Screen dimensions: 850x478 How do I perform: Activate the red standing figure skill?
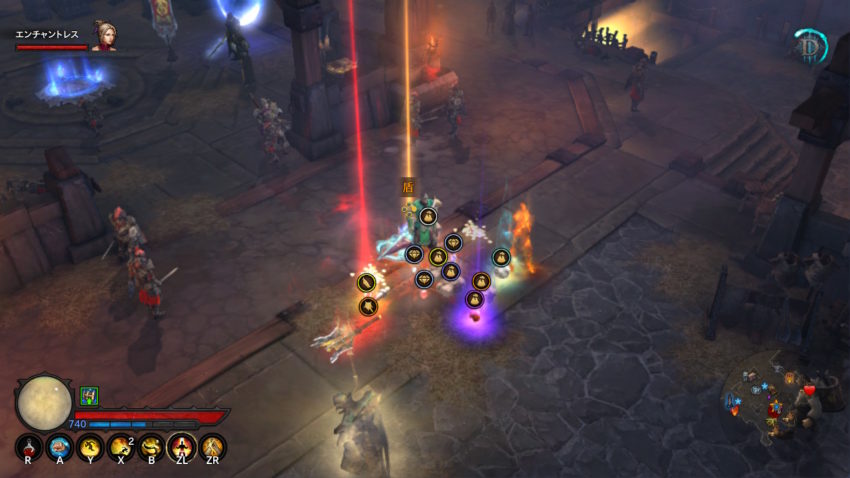tap(182, 447)
